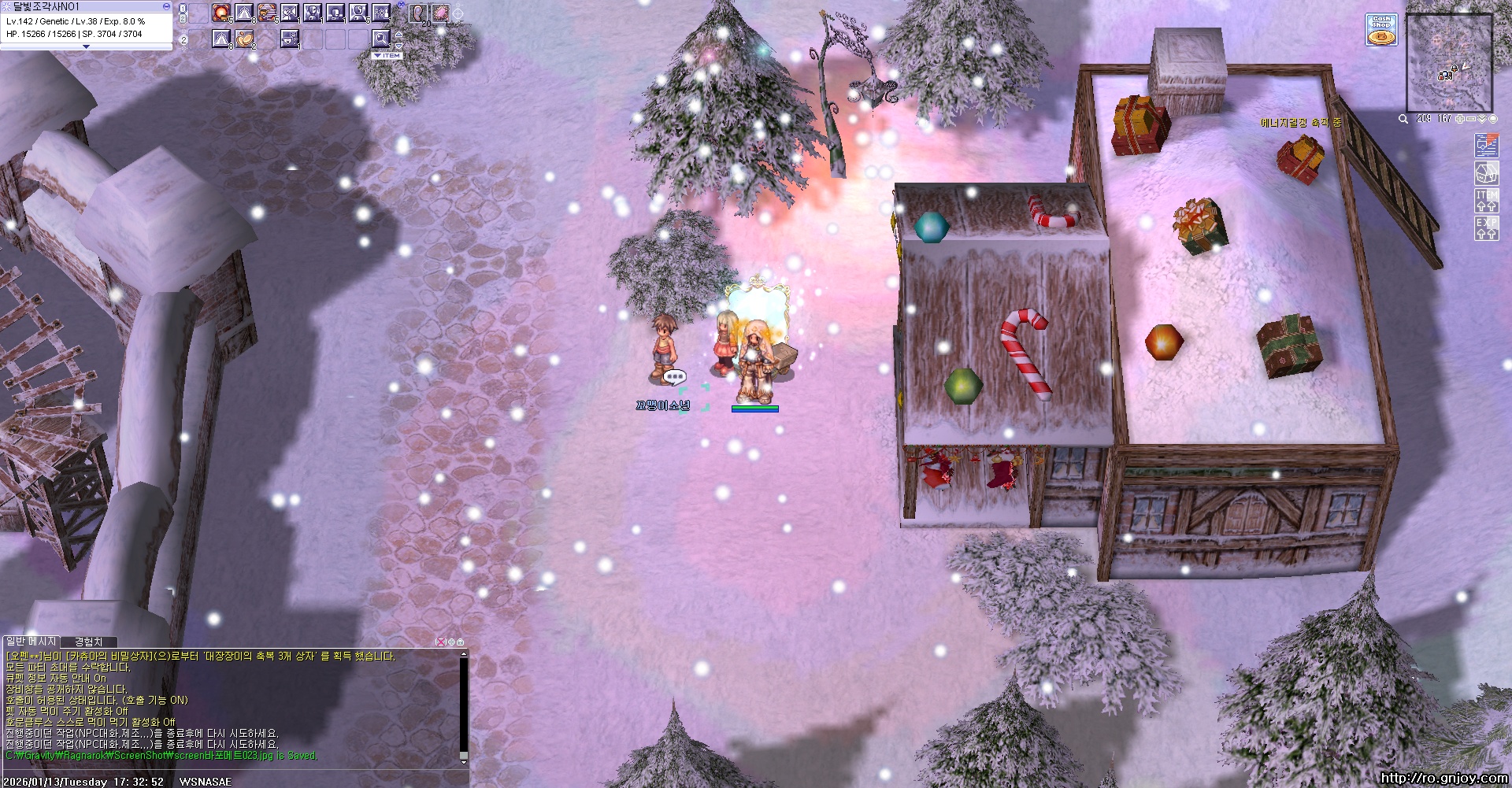This screenshot has height=788, width=1512.
Task: Click the minimap zoom-in plus button
Action: pyautogui.click(x=1460, y=119)
